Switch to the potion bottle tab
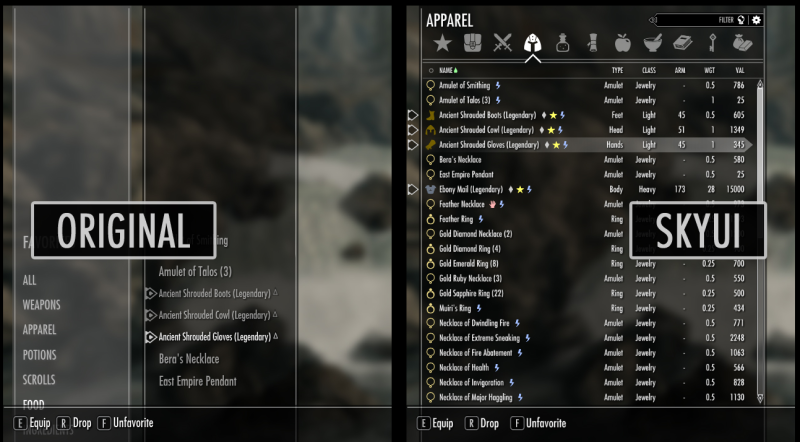This screenshot has width=800, height=442. (563, 43)
